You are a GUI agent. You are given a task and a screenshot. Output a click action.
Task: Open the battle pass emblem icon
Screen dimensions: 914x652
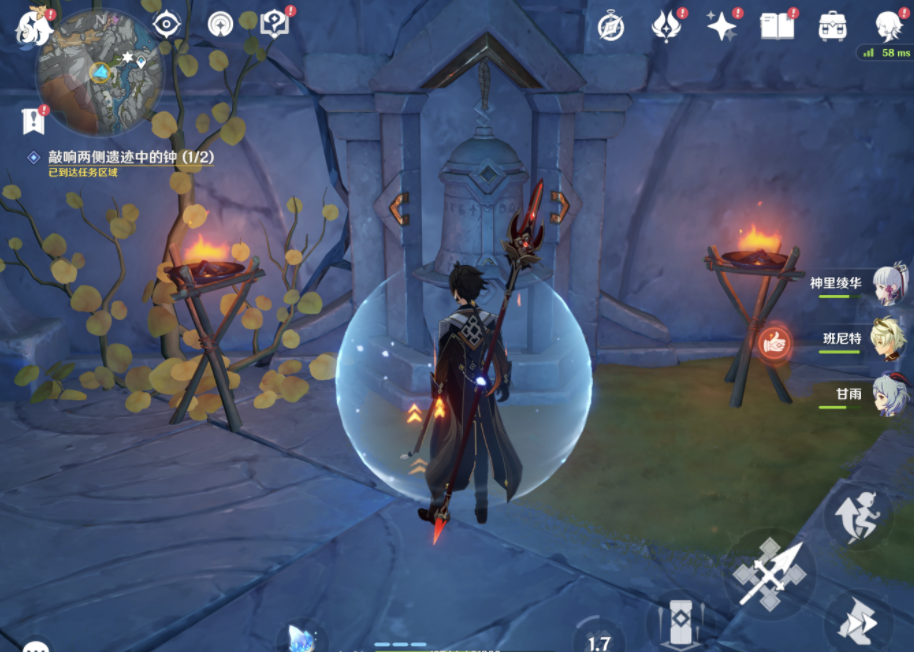coord(666,27)
